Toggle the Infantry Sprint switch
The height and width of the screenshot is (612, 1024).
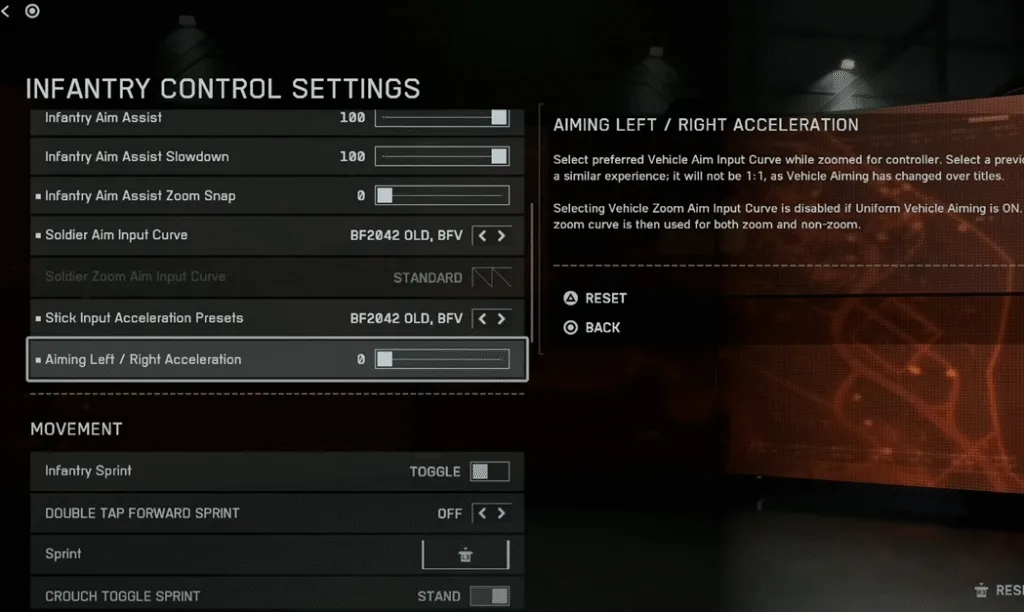[490, 471]
